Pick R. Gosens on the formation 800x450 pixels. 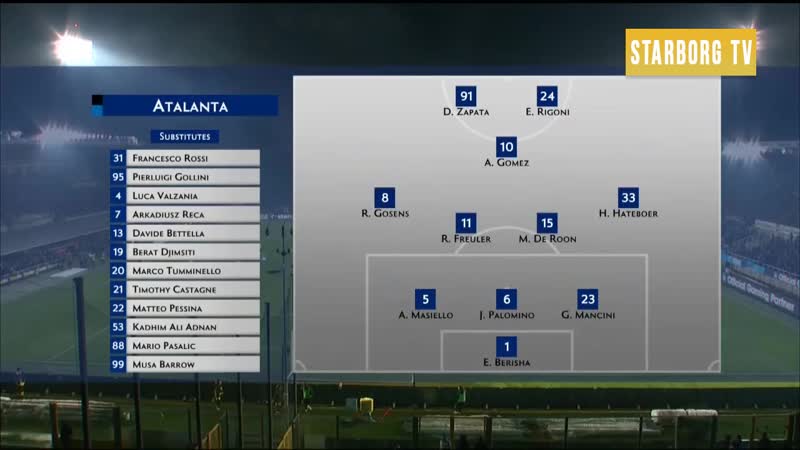coord(385,198)
